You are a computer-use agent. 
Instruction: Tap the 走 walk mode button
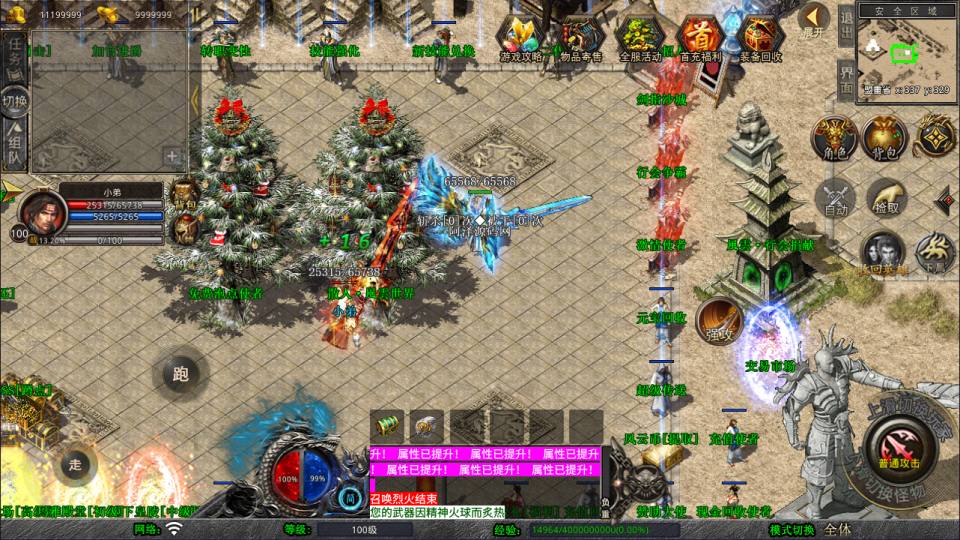(x=75, y=464)
